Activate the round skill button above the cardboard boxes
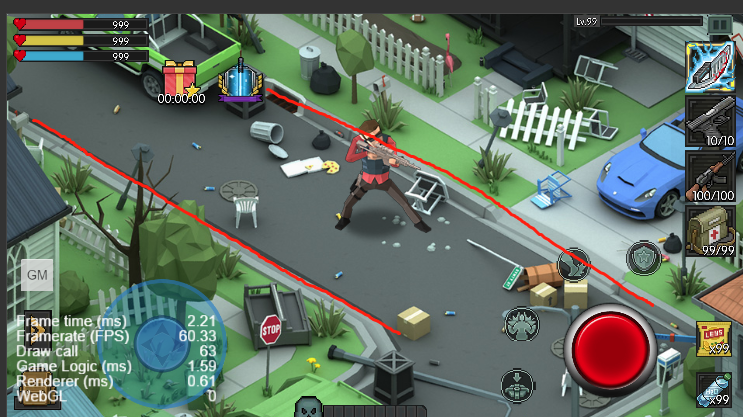Image resolution: width=743 pixels, height=417 pixels. point(574,264)
